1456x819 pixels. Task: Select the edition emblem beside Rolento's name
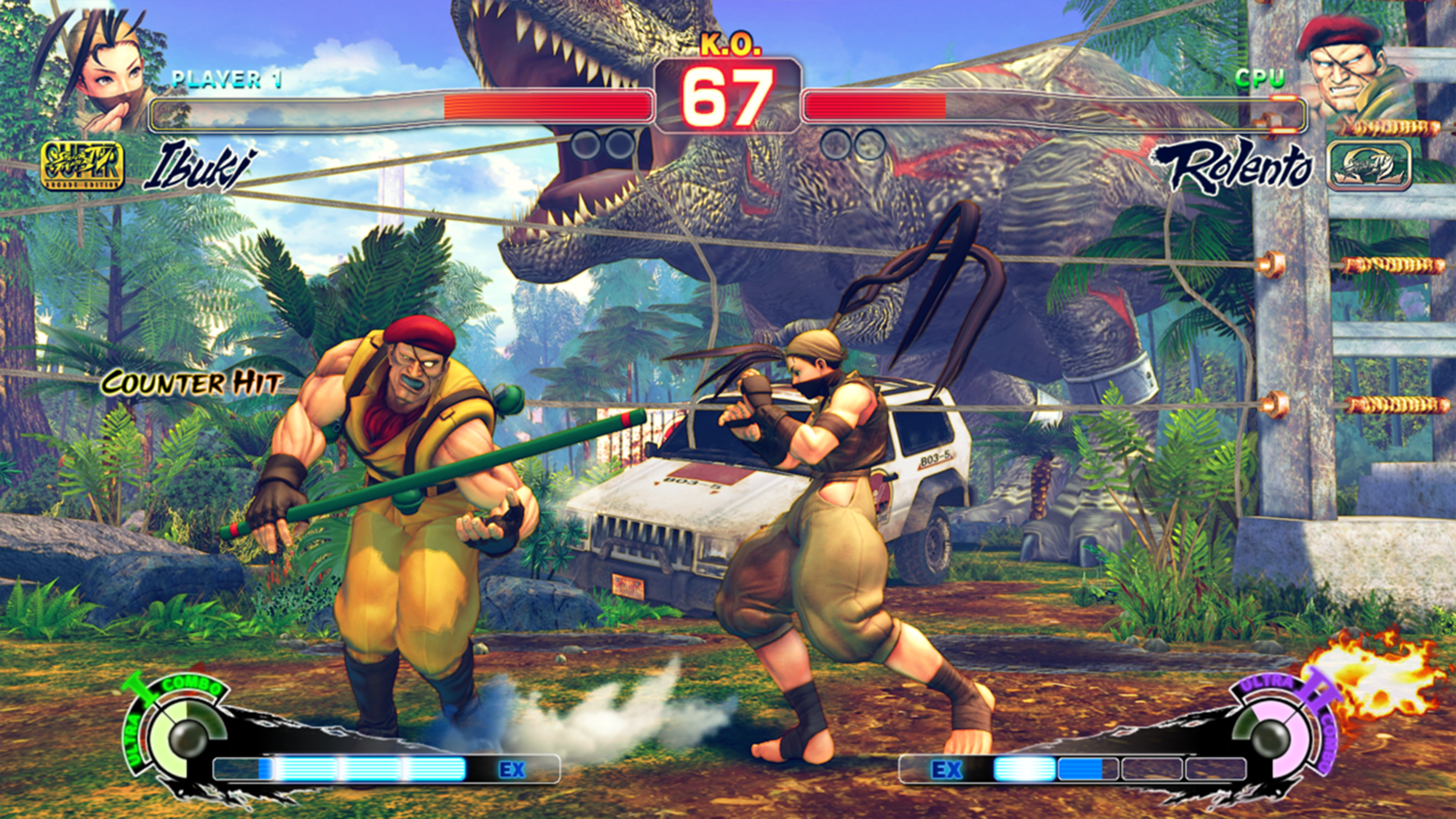click(x=1369, y=166)
